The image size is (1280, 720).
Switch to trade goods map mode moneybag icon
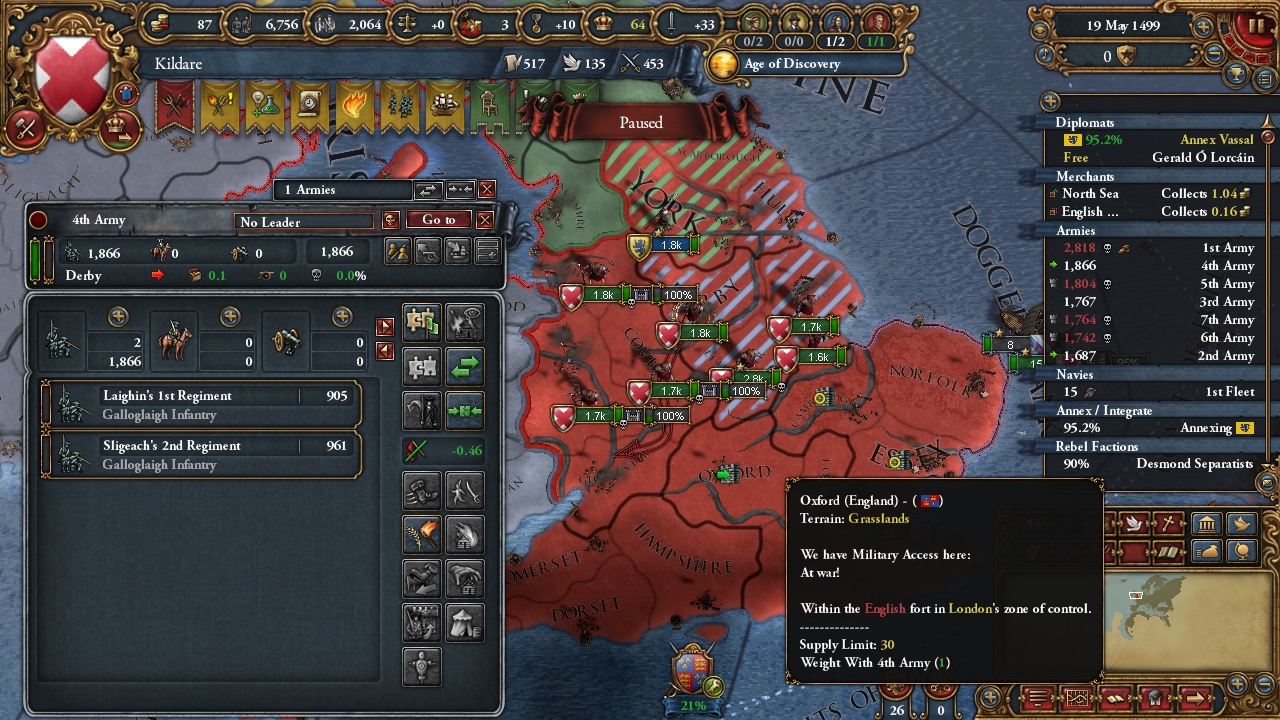(x=1207, y=551)
